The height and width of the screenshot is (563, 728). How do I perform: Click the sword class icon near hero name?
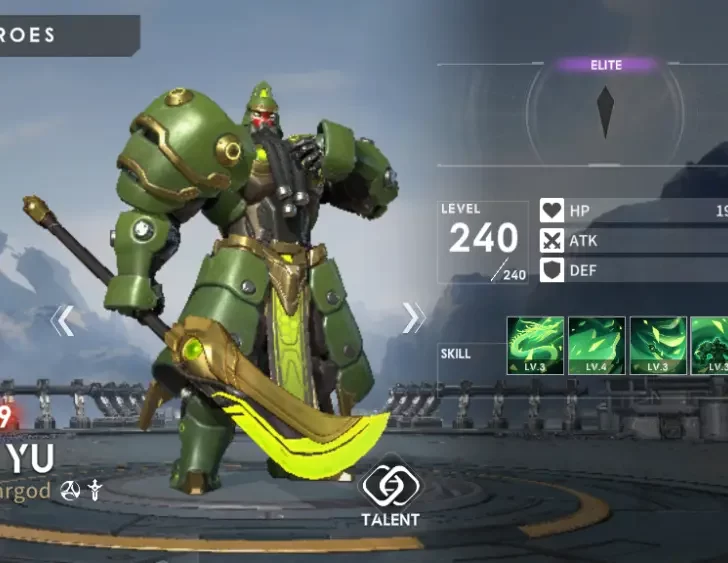click(95, 490)
